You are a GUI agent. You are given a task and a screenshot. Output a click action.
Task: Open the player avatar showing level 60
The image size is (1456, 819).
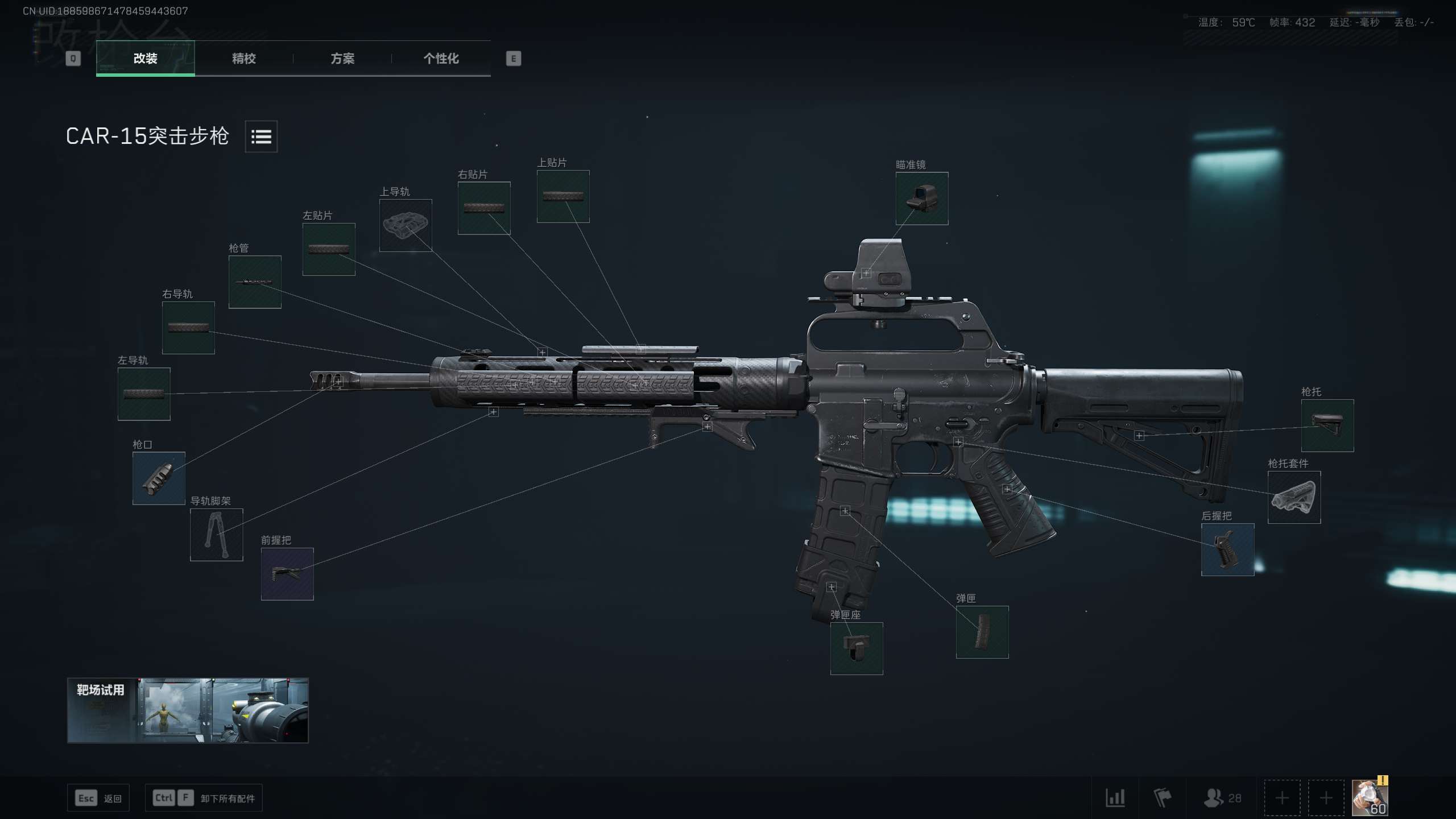point(1370,797)
